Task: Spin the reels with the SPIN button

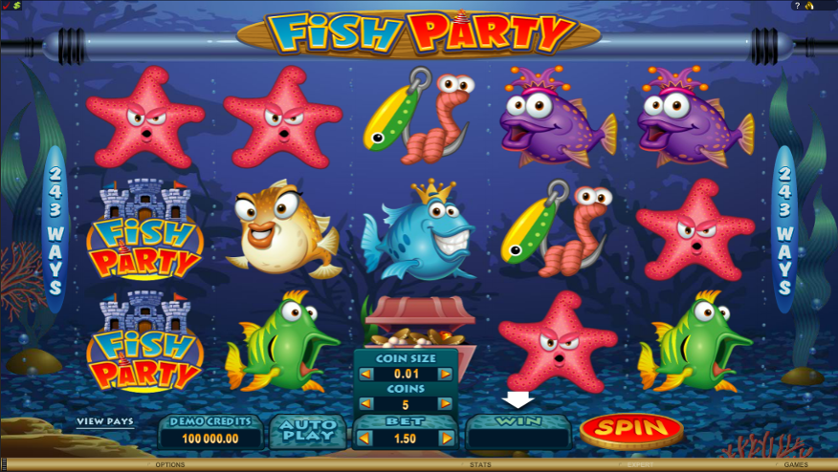Action: tap(631, 430)
